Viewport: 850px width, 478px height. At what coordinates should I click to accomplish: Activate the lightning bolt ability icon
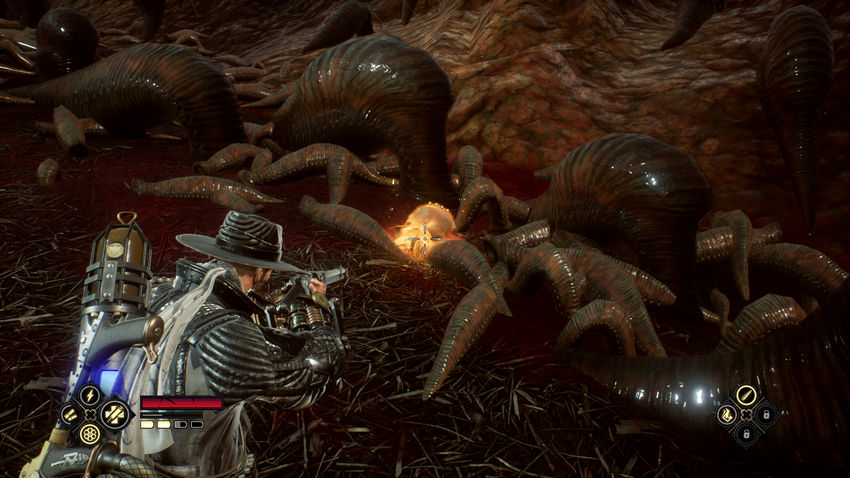(89, 395)
